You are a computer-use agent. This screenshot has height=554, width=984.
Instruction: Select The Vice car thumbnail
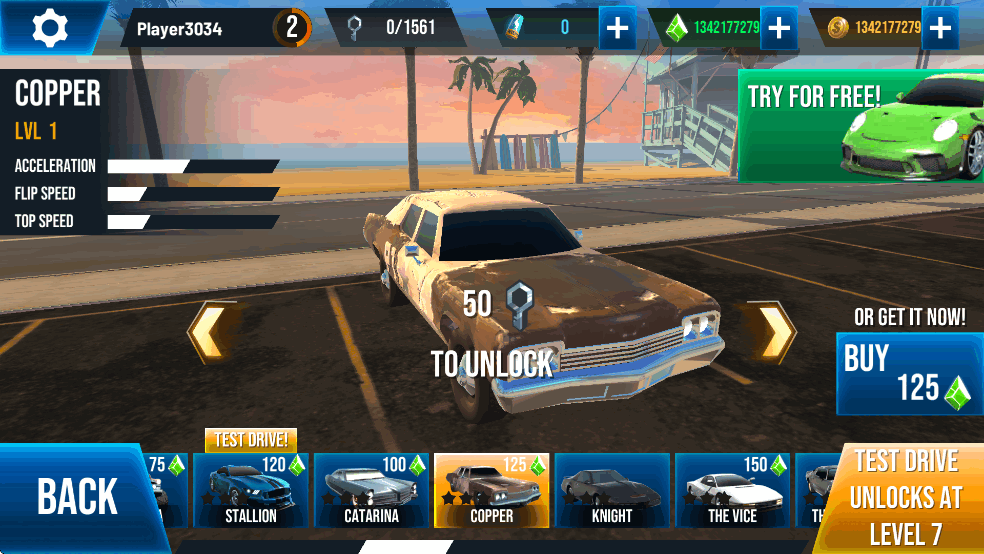point(732,490)
